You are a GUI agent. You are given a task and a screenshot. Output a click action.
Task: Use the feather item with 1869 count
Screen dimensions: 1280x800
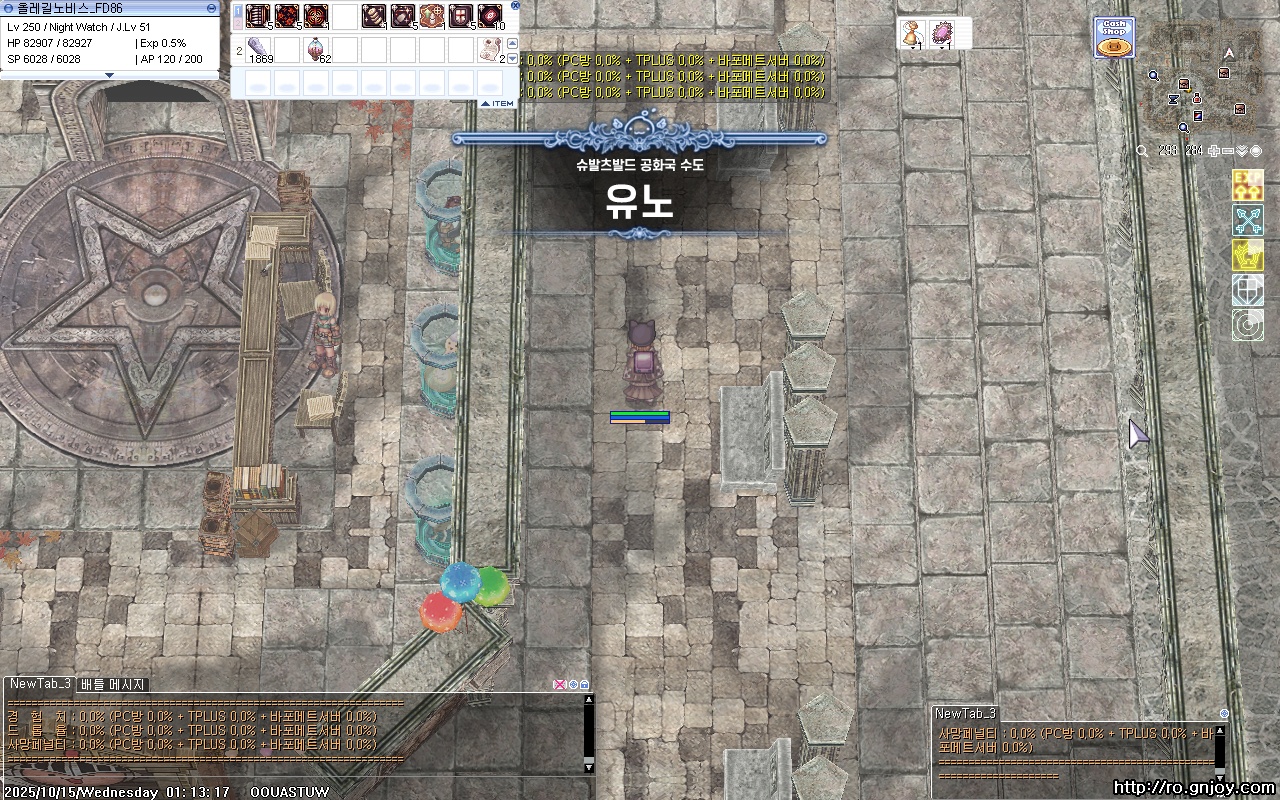coord(258,48)
